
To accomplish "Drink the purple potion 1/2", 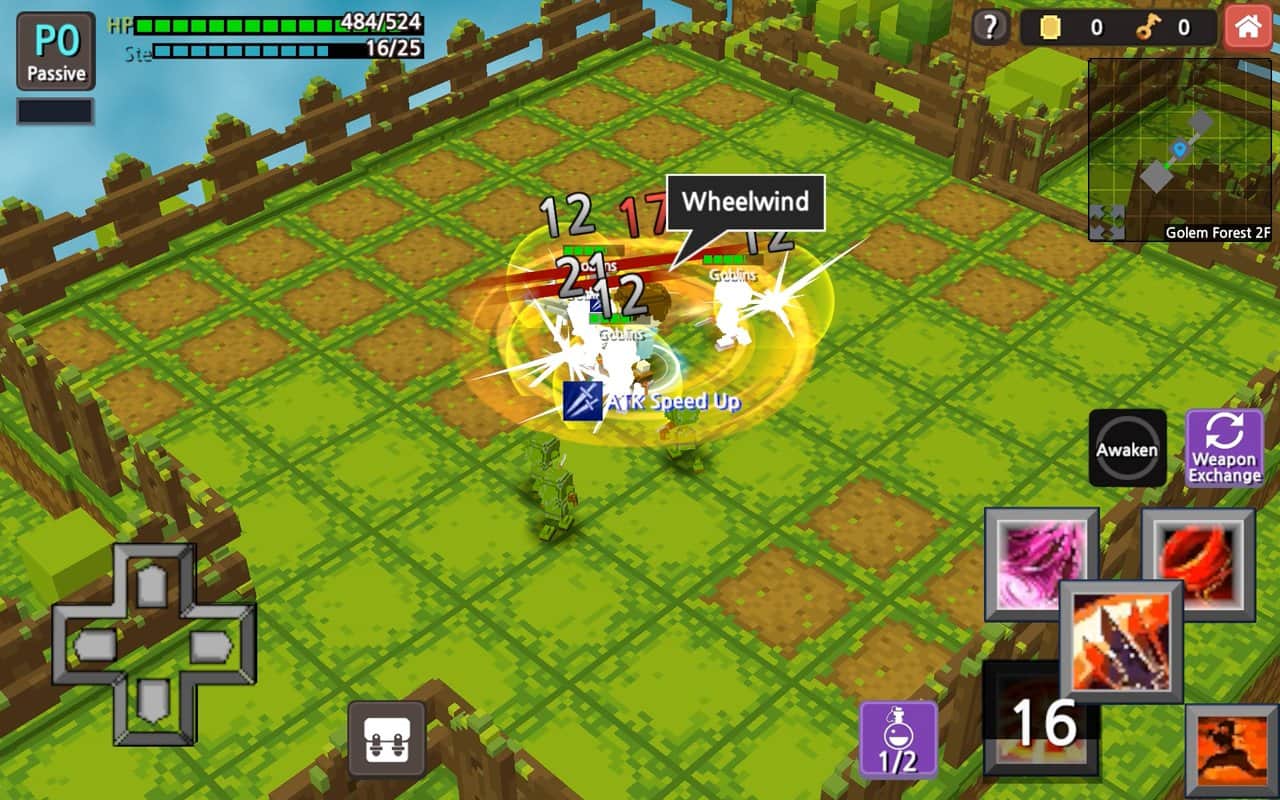I will (898, 739).
